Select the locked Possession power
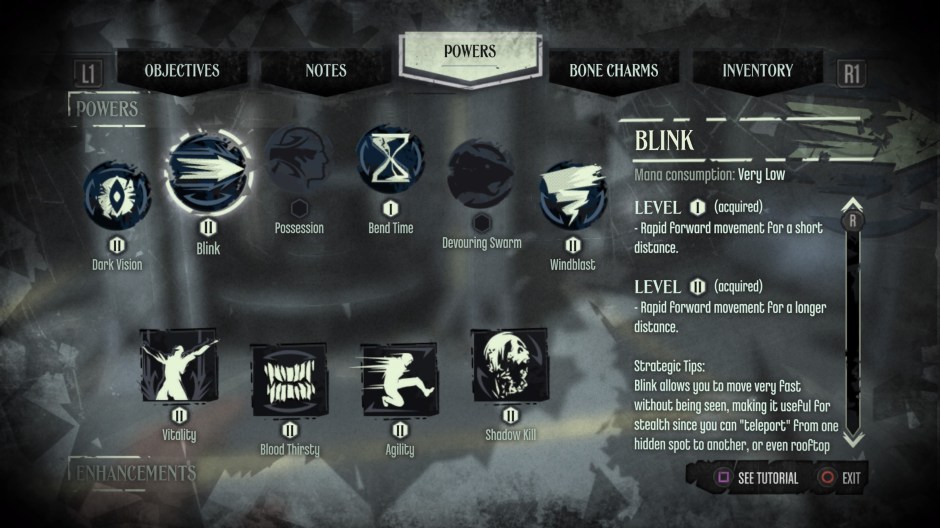Viewport: 940px width, 528px height. (x=299, y=164)
